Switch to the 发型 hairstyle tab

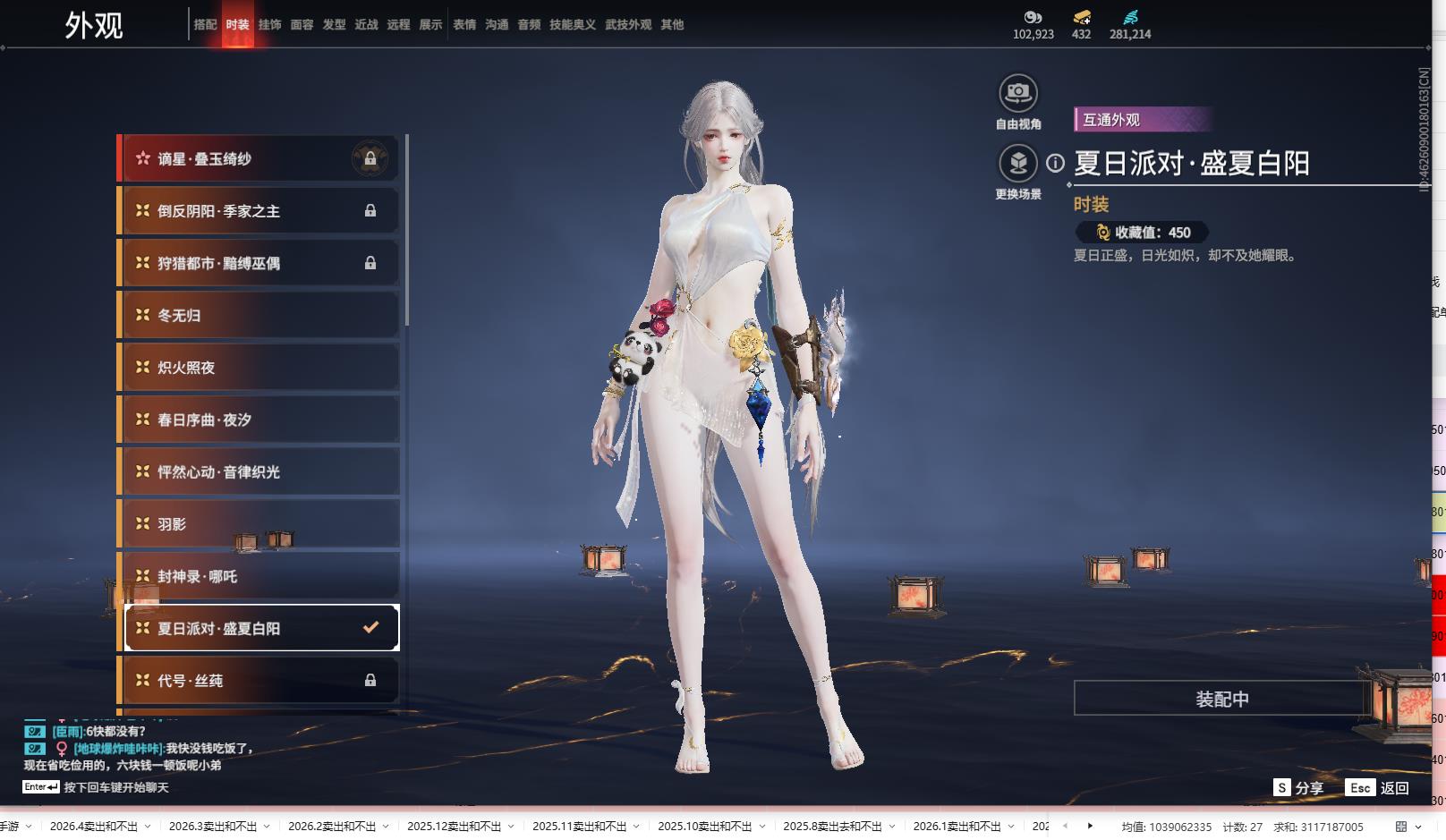[334, 25]
